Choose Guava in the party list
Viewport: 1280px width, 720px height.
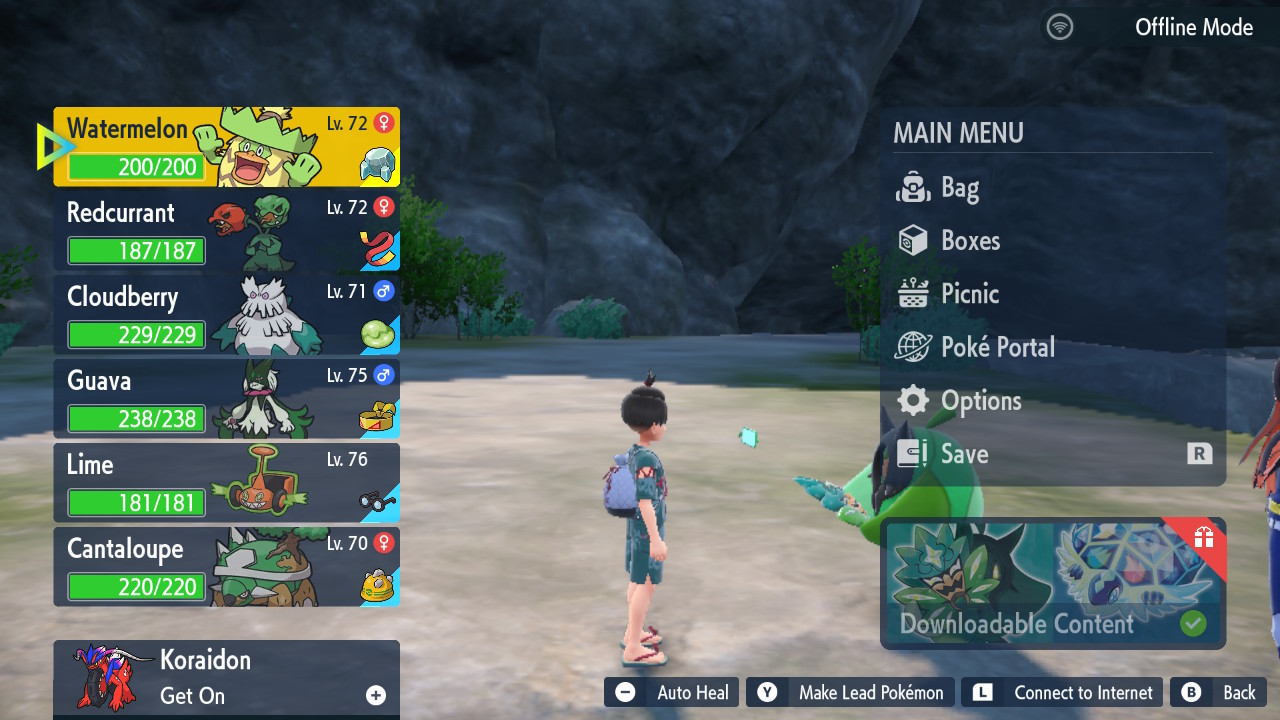point(227,399)
